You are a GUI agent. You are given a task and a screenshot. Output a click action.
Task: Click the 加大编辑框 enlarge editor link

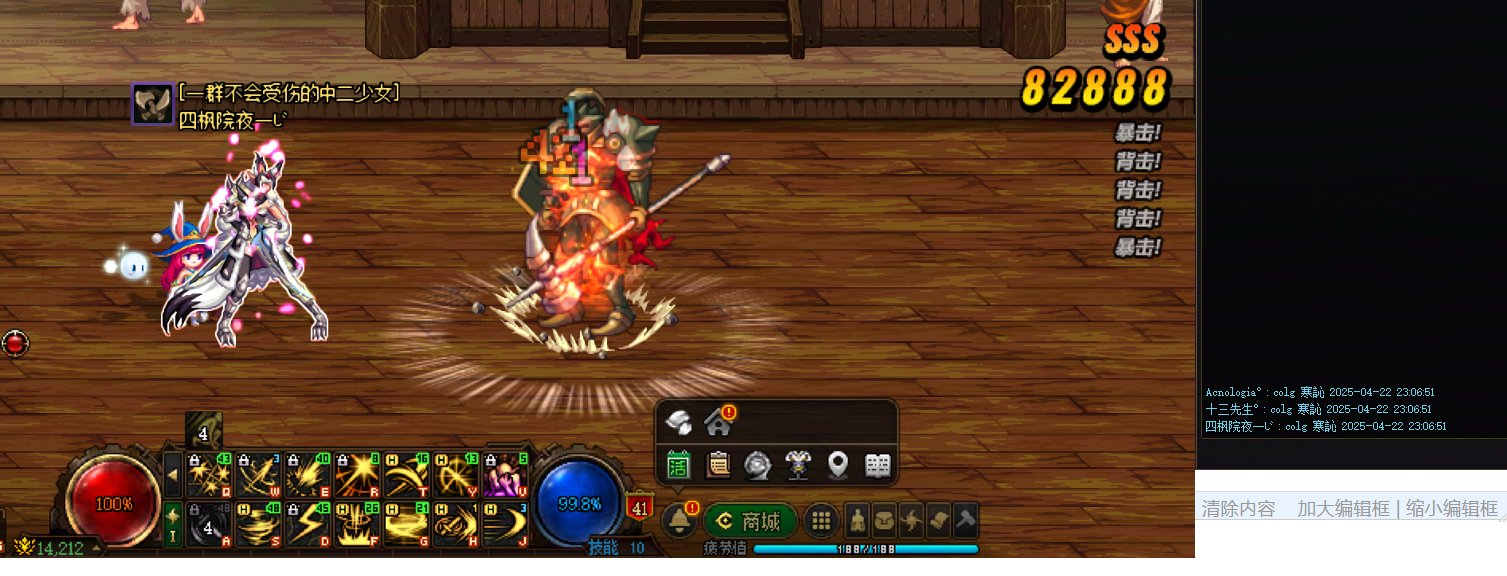coord(1343,509)
